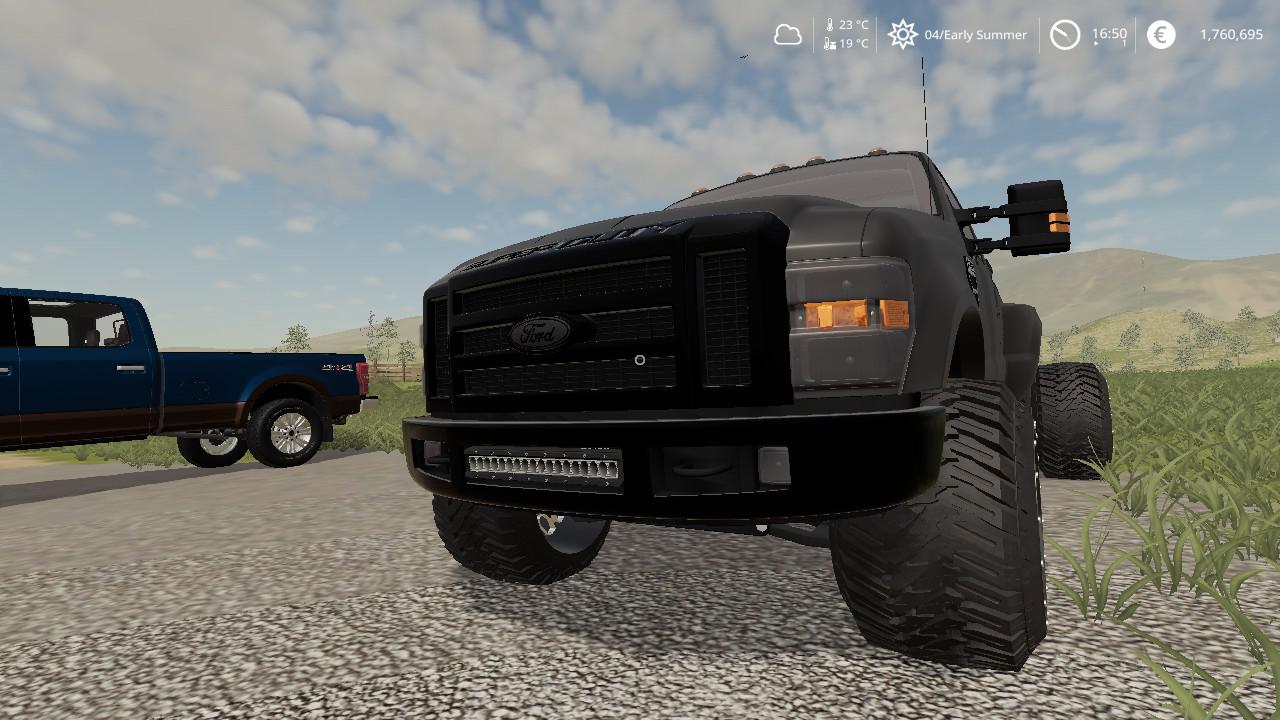Click the cloud weather icon

click(788, 35)
